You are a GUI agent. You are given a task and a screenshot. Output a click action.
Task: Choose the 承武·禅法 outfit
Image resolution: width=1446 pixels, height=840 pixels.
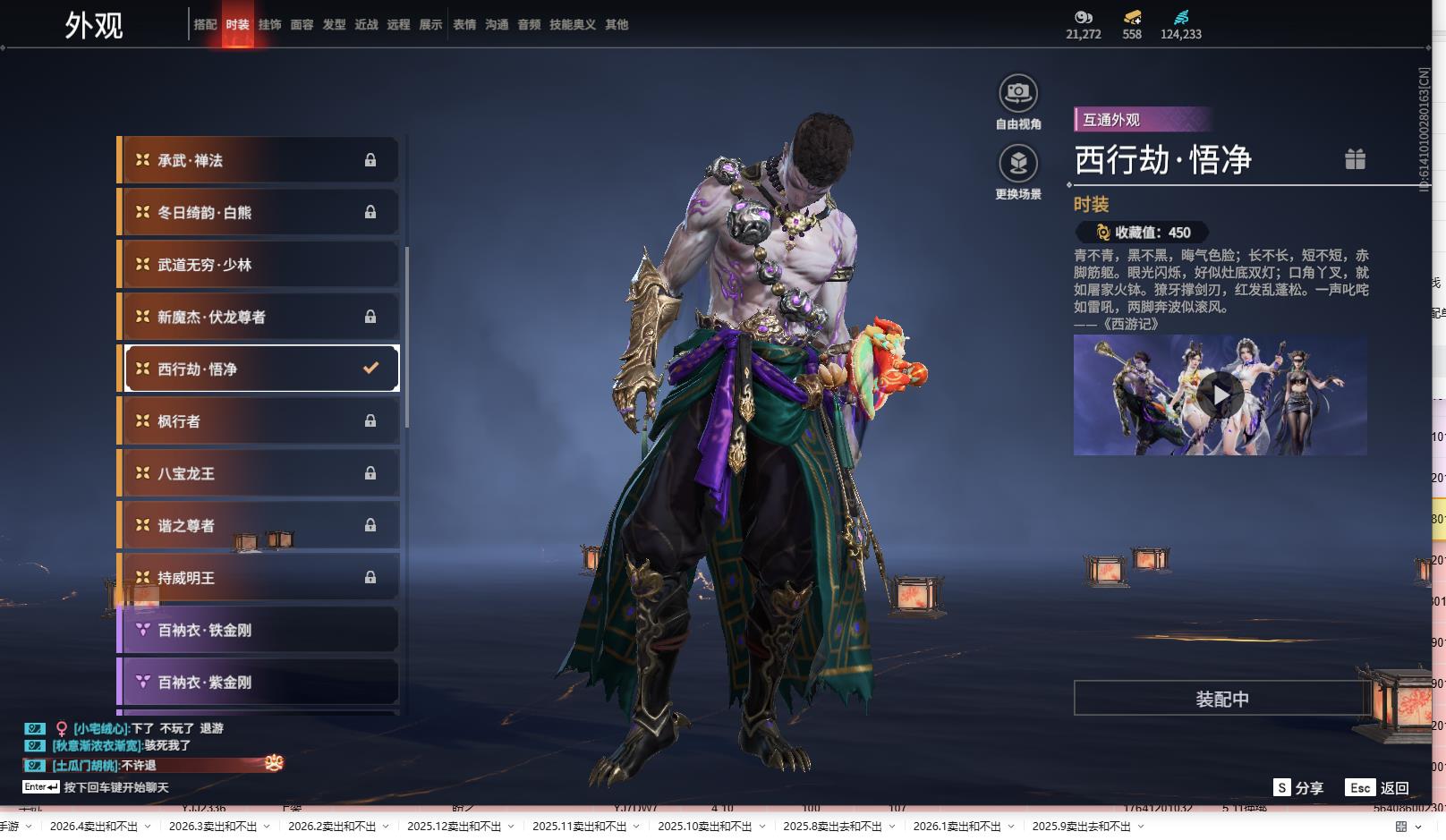click(259, 160)
